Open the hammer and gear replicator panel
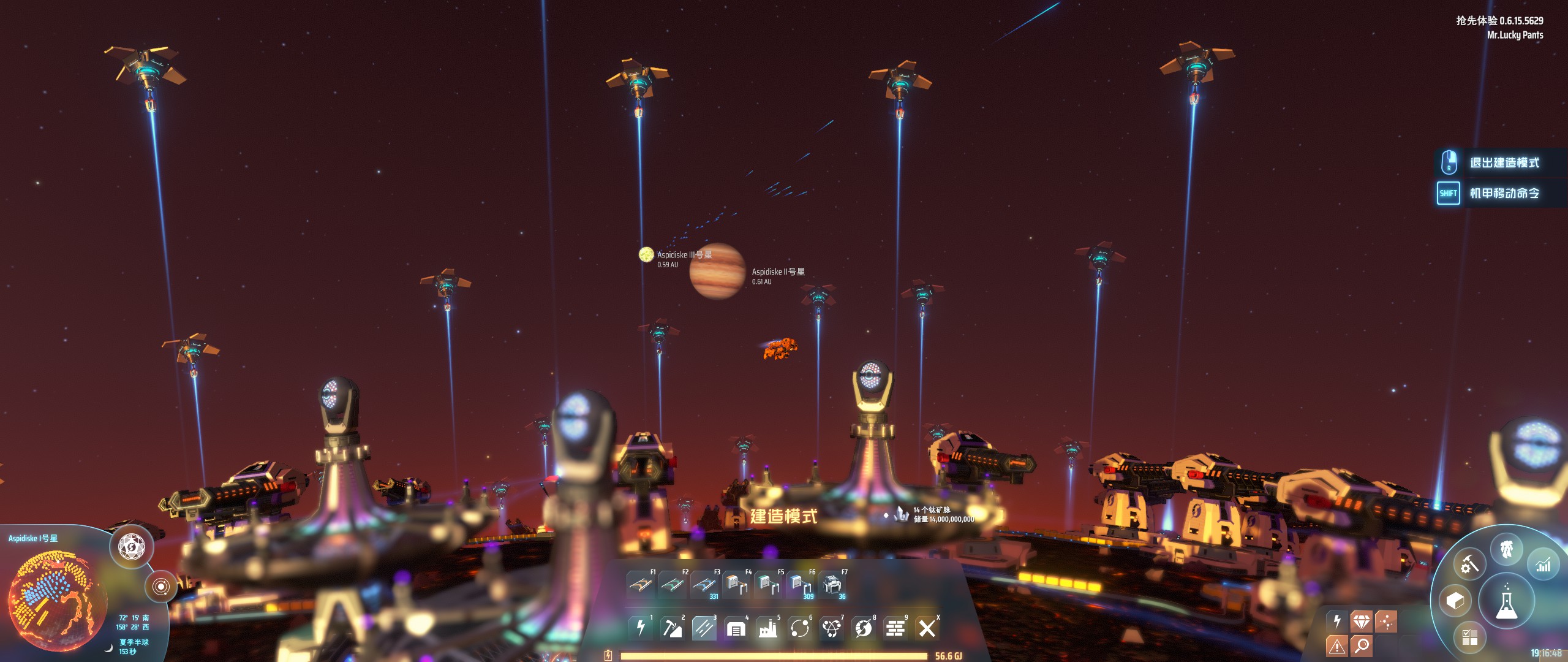Image resolution: width=1568 pixels, height=662 pixels. tap(1469, 564)
